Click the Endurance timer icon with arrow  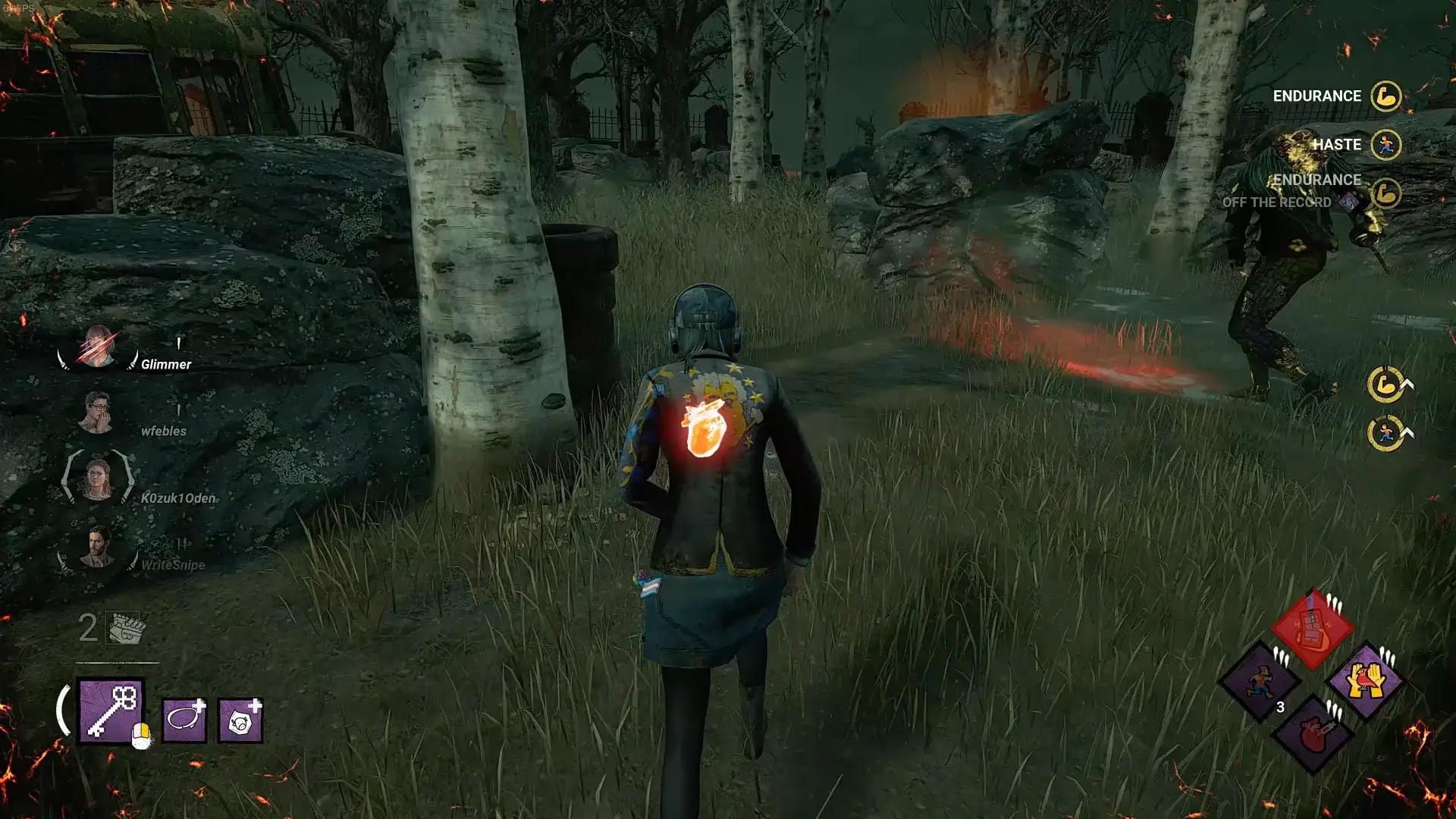pyautogui.click(x=1386, y=384)
